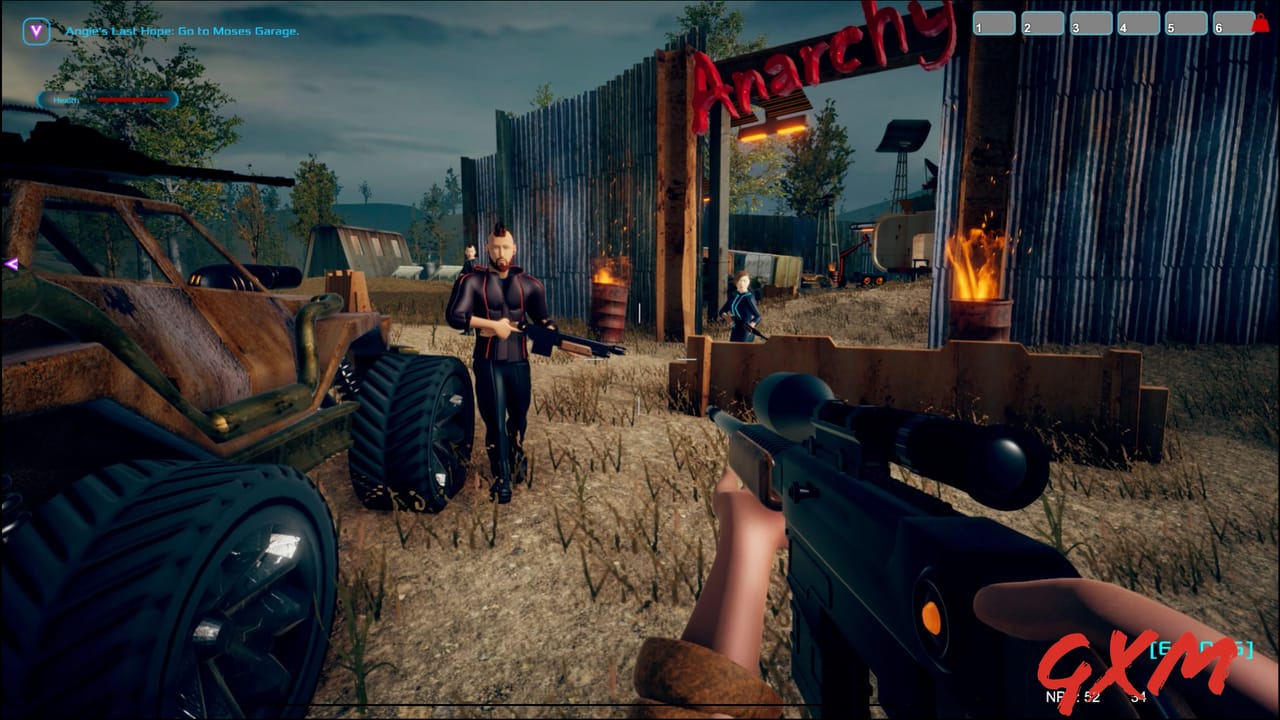Activate hotbar slot 3
1280x720 pixels.
pos(1091,23)
